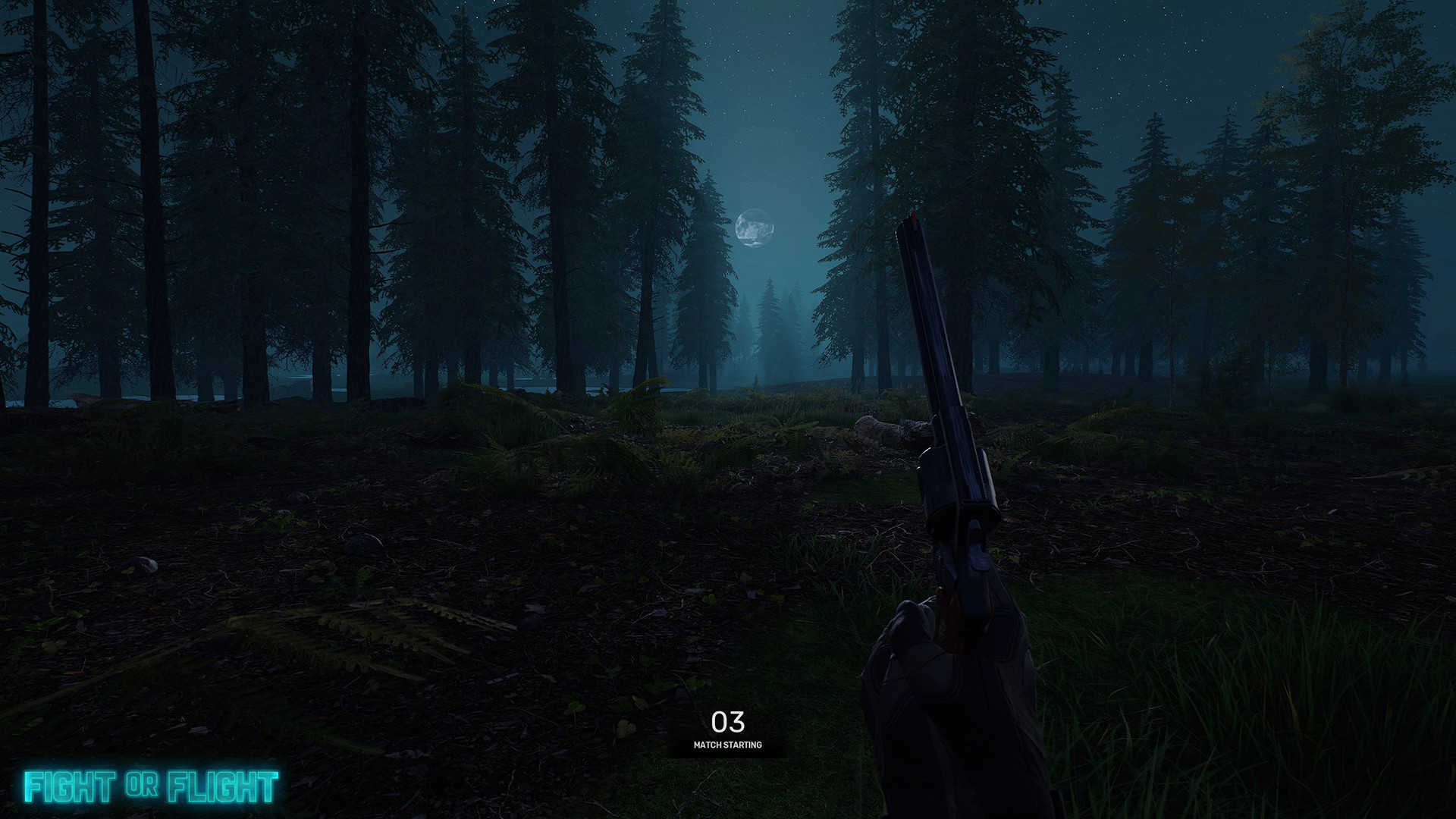Image resolution: width=1456 pixels, height=819 pixels.
Task: Click the countdown number 03
Action: click(x=728, y=721)
